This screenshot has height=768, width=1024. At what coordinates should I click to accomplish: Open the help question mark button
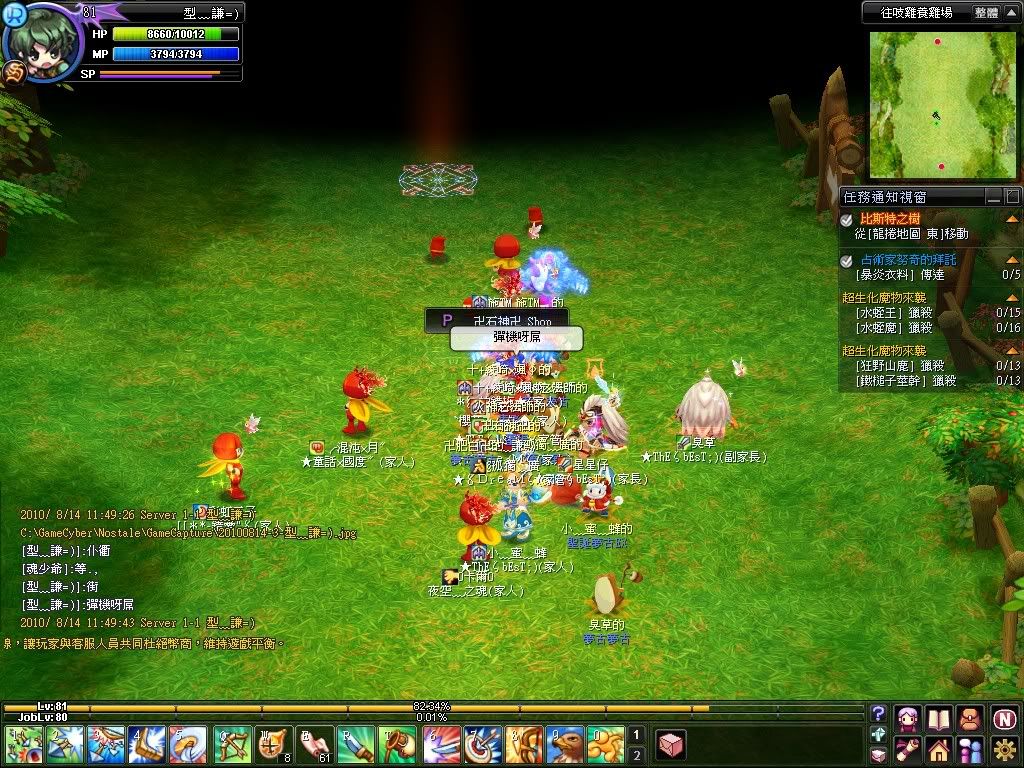click(879, 713)
